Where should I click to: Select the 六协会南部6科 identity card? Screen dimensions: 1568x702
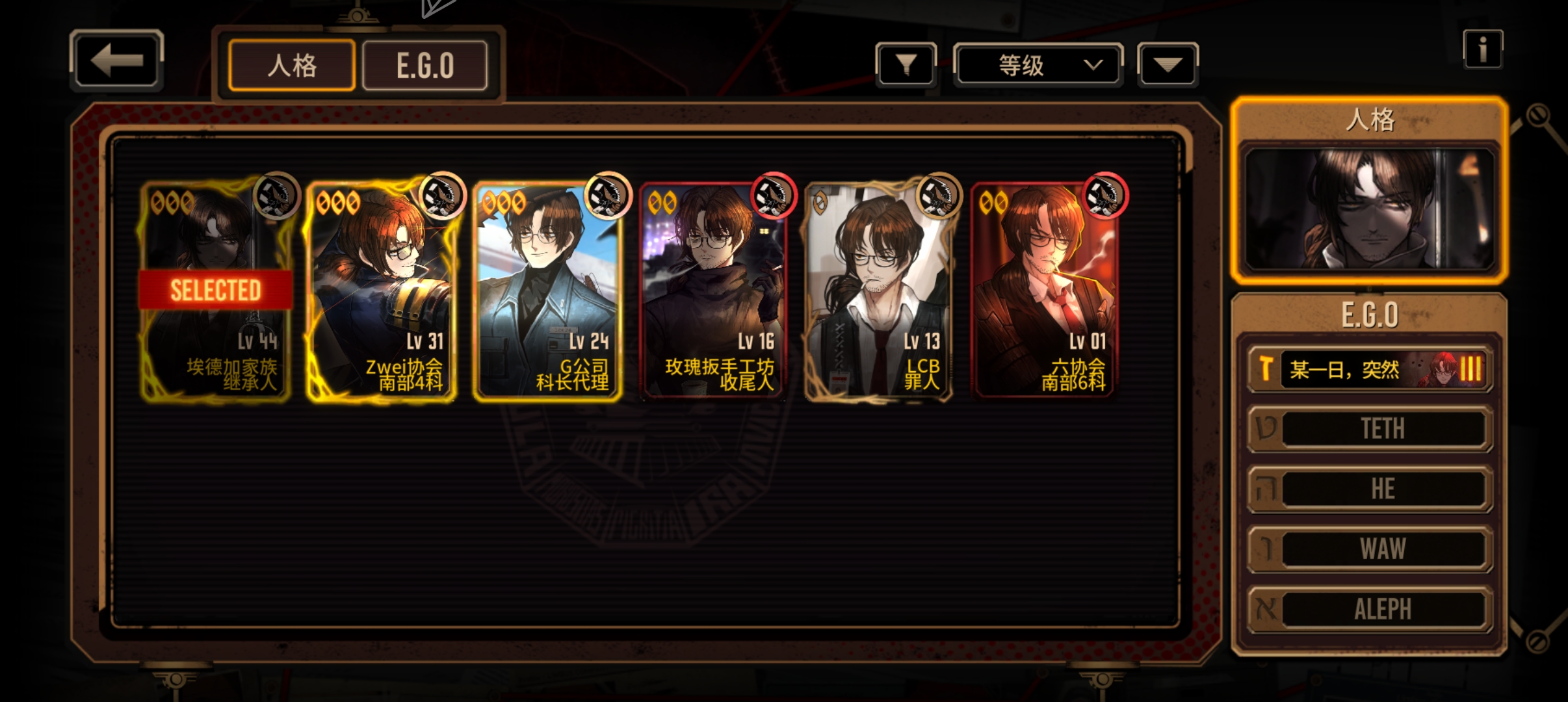click(1045, 290)
